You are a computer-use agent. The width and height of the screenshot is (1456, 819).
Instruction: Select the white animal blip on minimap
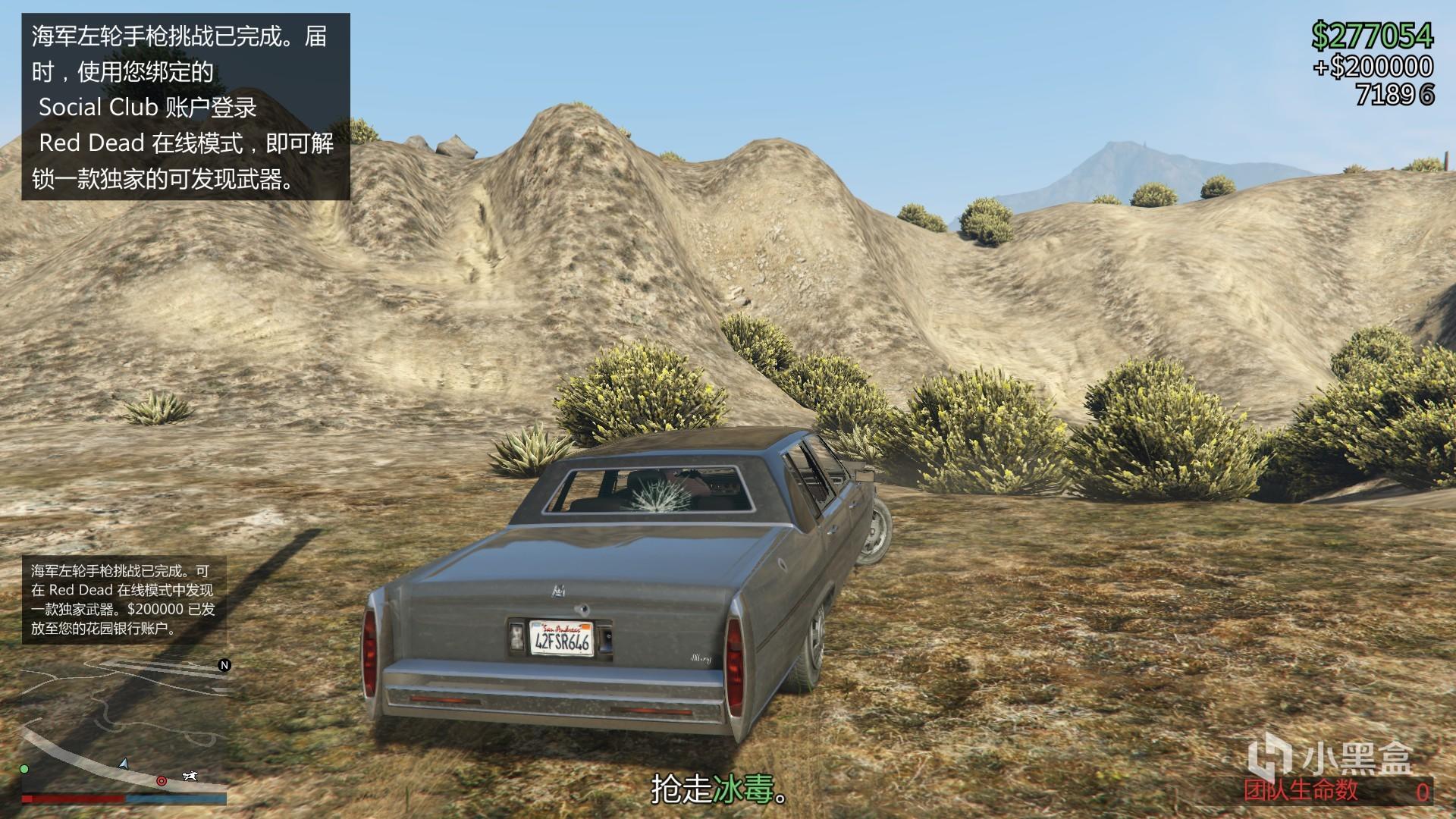pyautogui.click(x=190, y=776)
